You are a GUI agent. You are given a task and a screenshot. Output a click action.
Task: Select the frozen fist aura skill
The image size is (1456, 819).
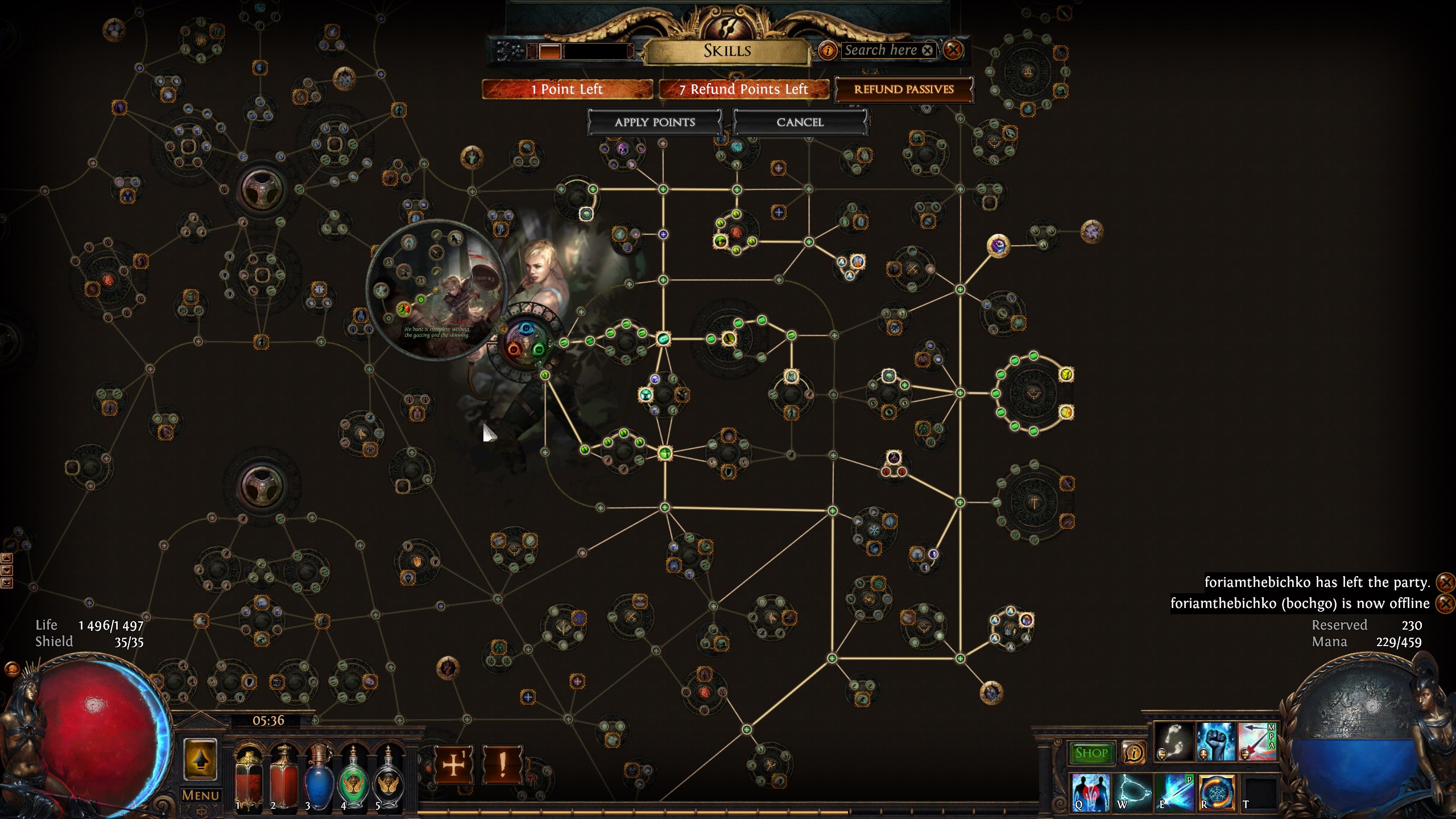pyautogui.click(x=1216, y=742)
